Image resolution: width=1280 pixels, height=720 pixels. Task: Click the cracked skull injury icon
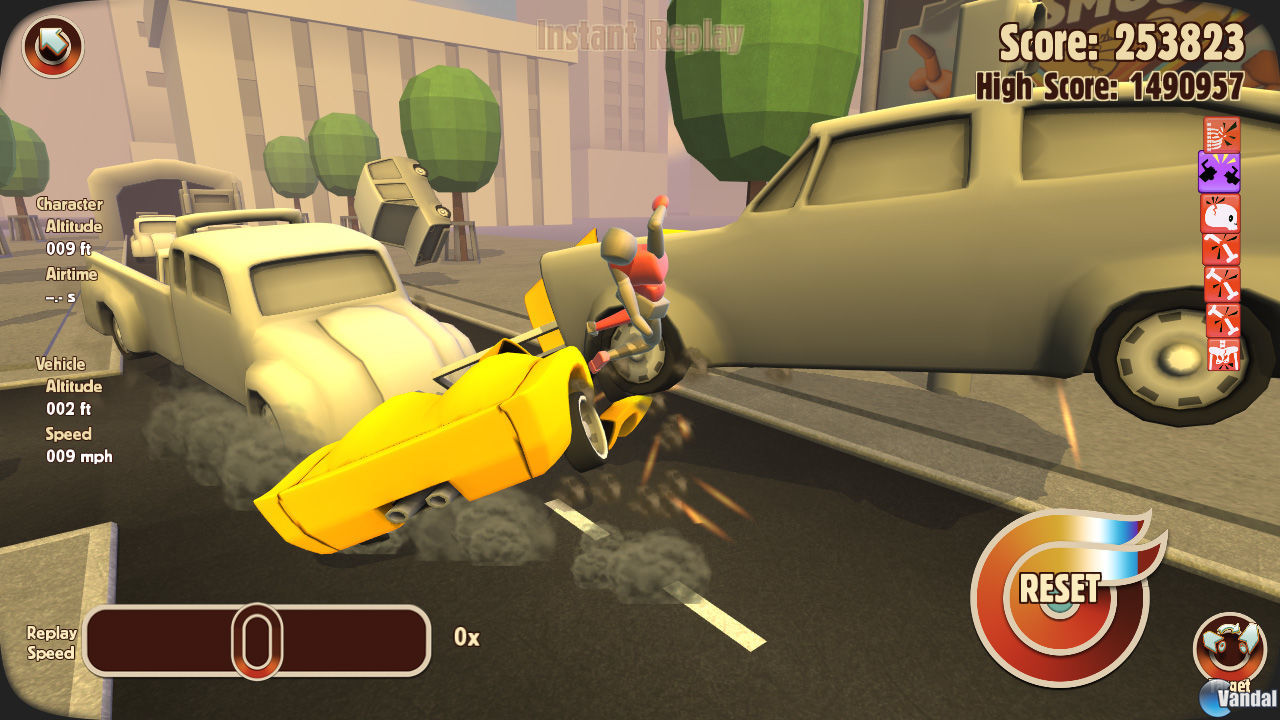coord(1222,213)
